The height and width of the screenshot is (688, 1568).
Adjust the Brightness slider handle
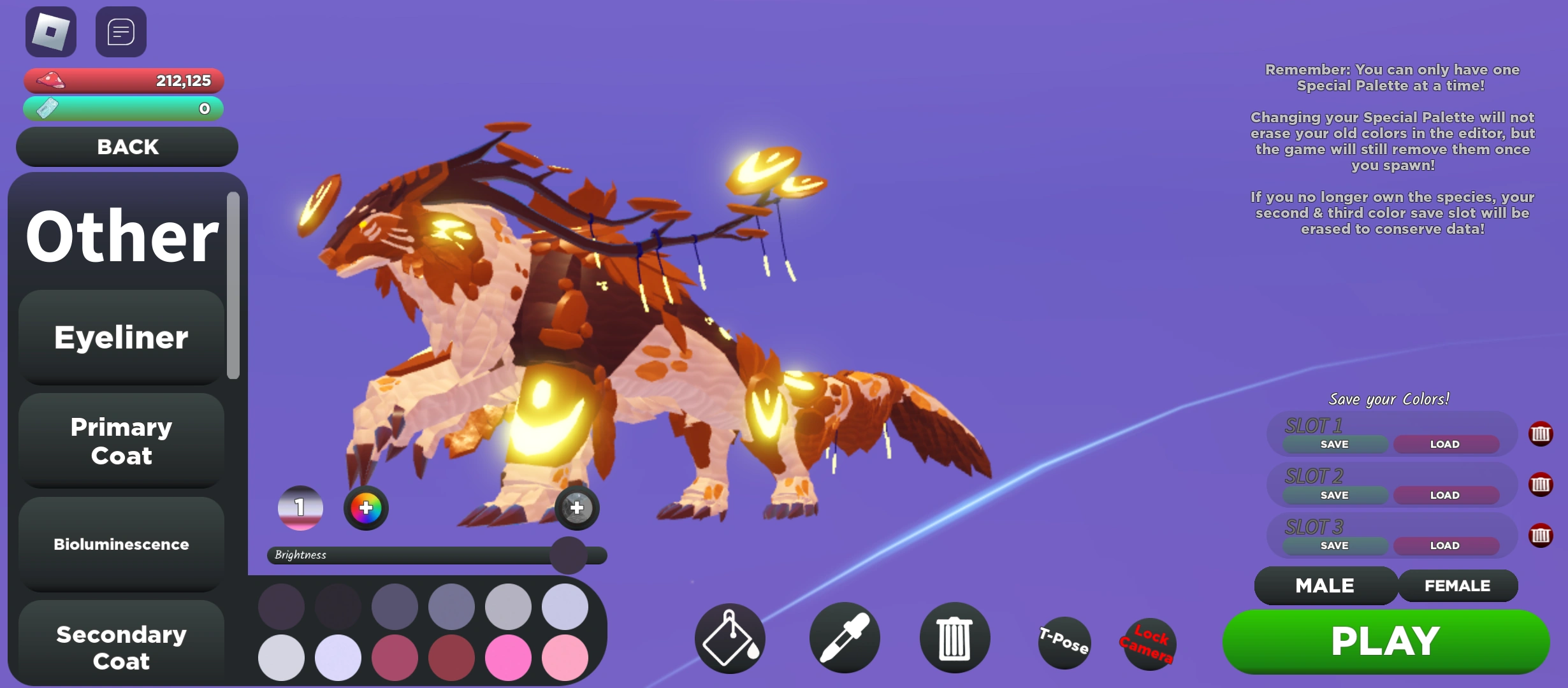(569, 555)
